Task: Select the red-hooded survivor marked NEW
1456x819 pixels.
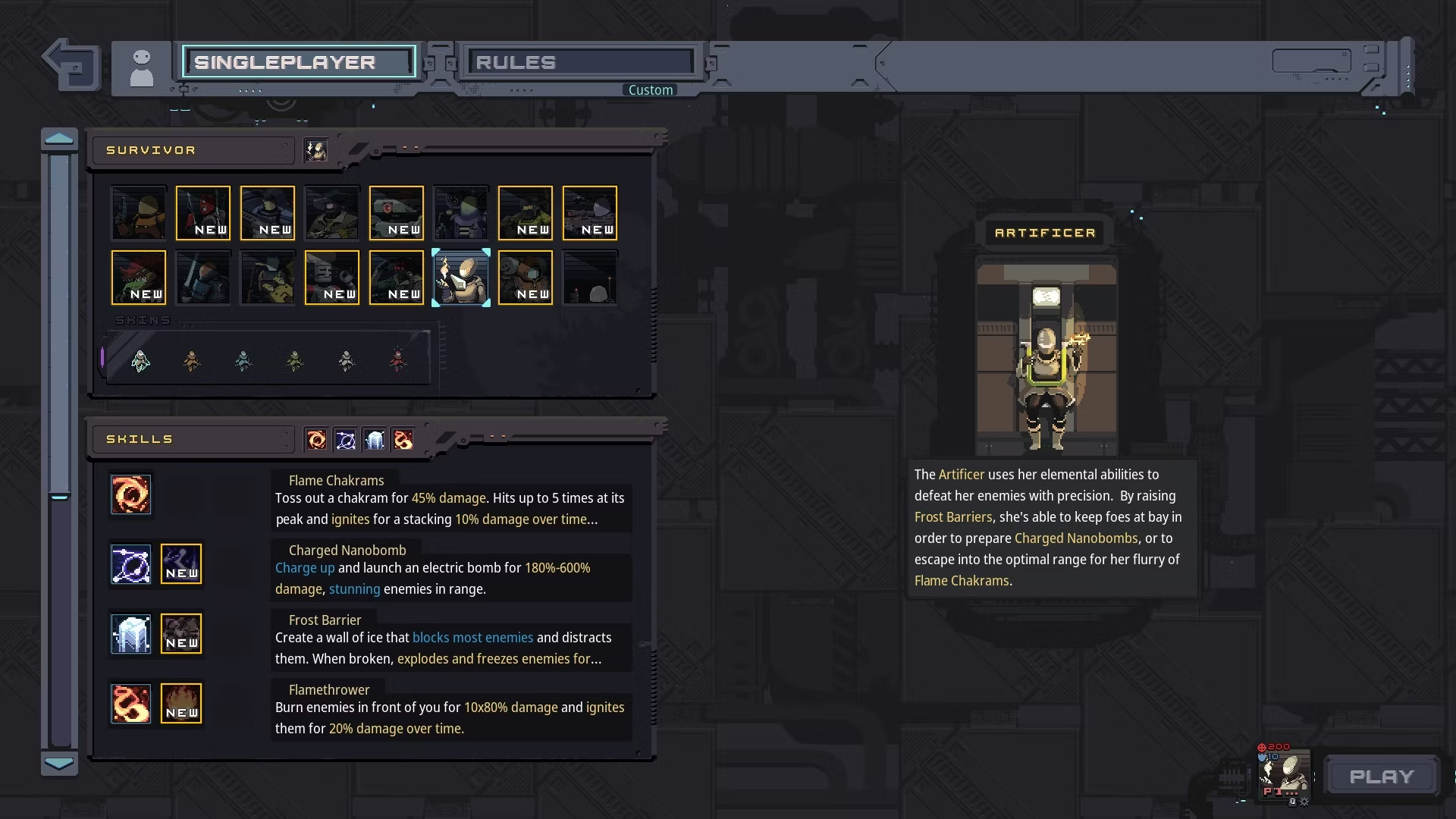Action: [x=202, y=213]
